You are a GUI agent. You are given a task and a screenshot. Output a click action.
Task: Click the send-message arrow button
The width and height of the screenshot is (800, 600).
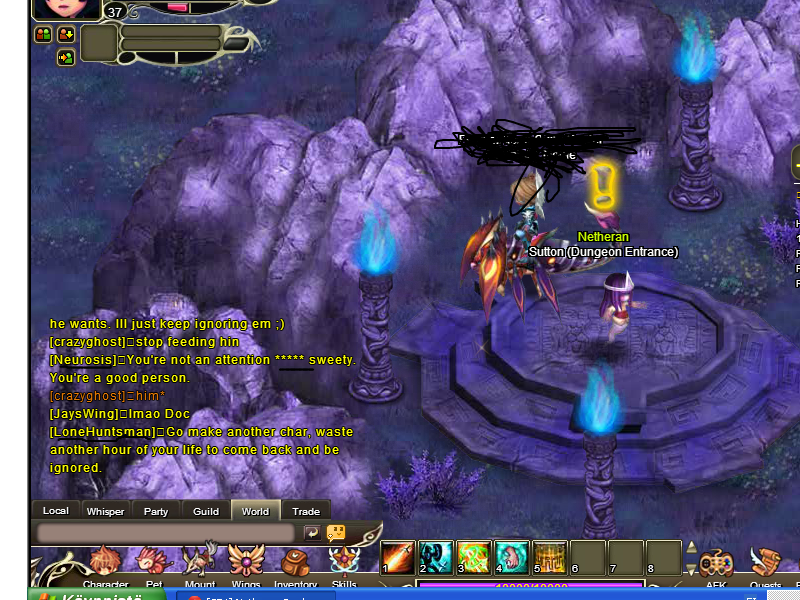[312, 533]
